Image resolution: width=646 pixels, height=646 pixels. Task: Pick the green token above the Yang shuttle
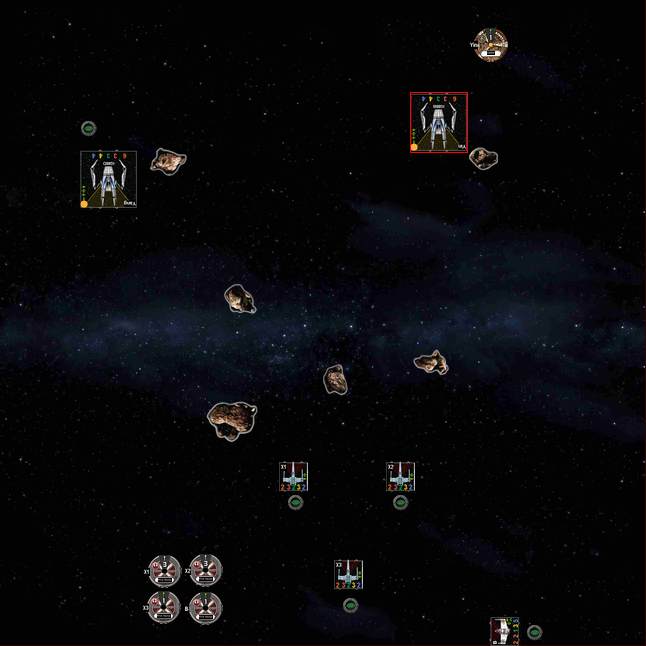[x=88, y=128]
